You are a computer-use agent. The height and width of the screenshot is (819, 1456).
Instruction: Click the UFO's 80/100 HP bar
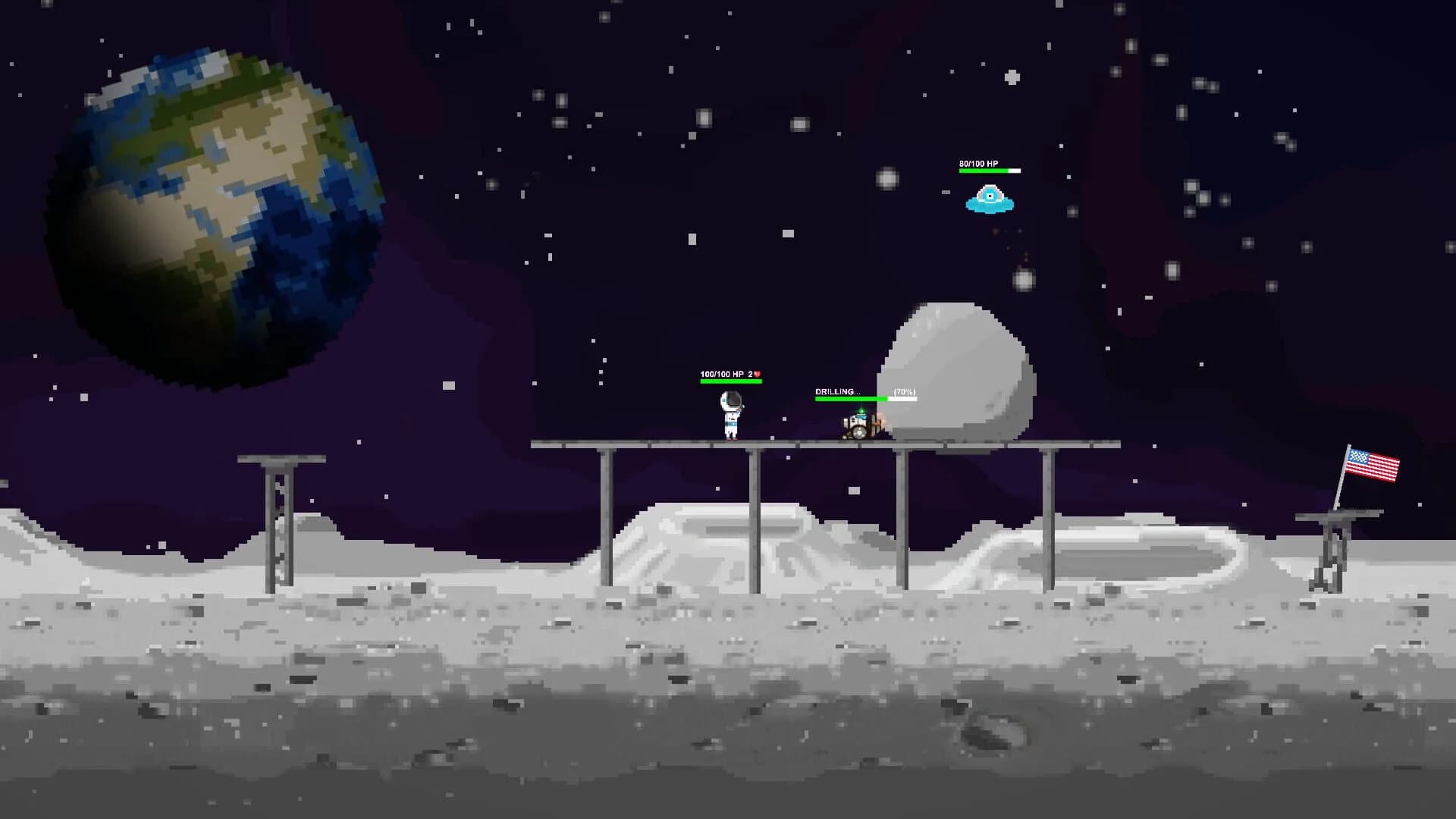[990, 171]
